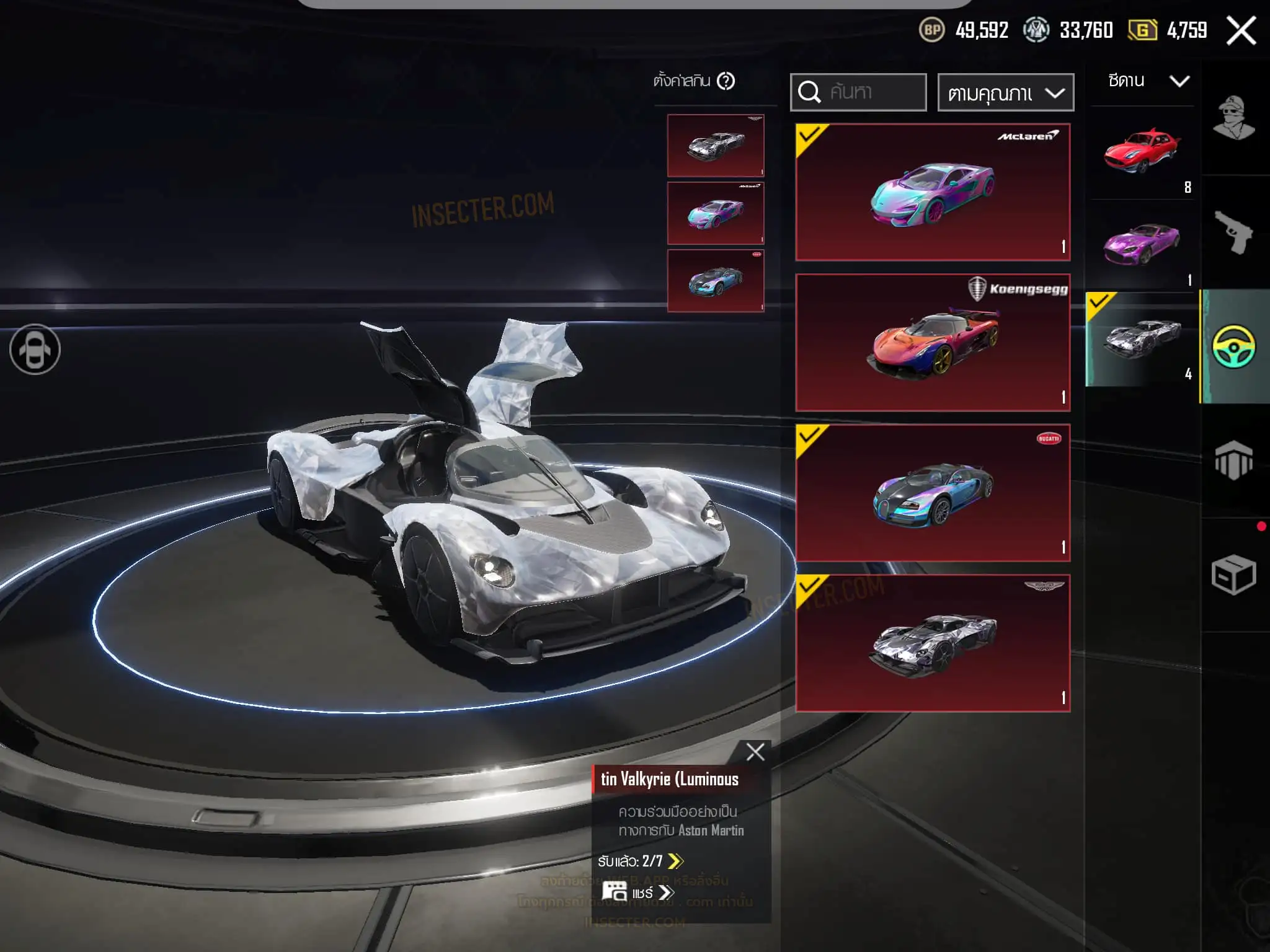1270x952 pixels.
Task: Select the Koenigsegg skin card
Action: [x=933, y=343]
